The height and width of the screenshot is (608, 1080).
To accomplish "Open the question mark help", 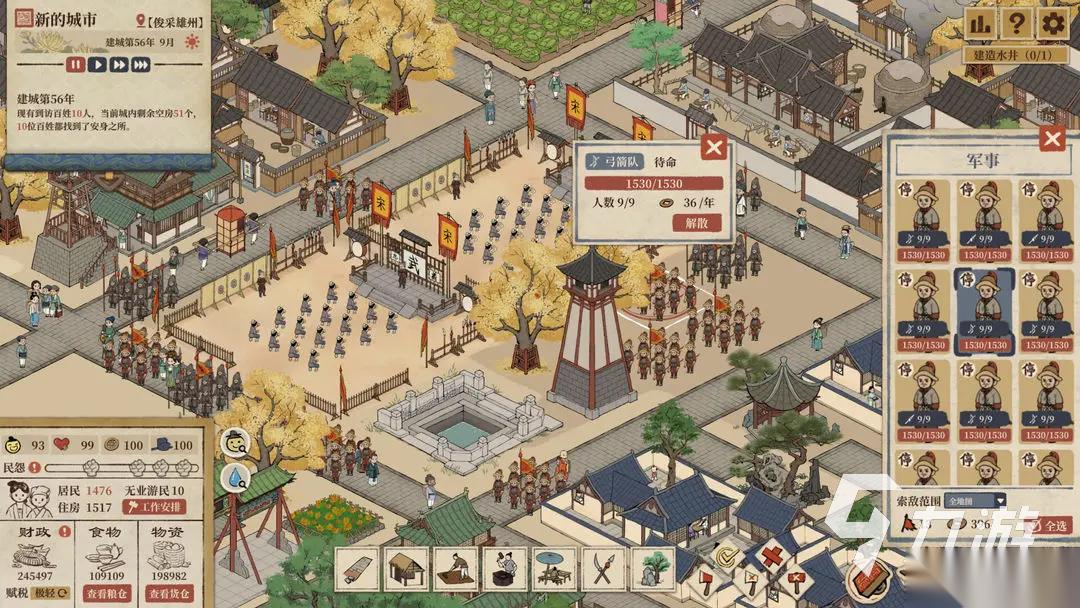I will (1016, 23).
